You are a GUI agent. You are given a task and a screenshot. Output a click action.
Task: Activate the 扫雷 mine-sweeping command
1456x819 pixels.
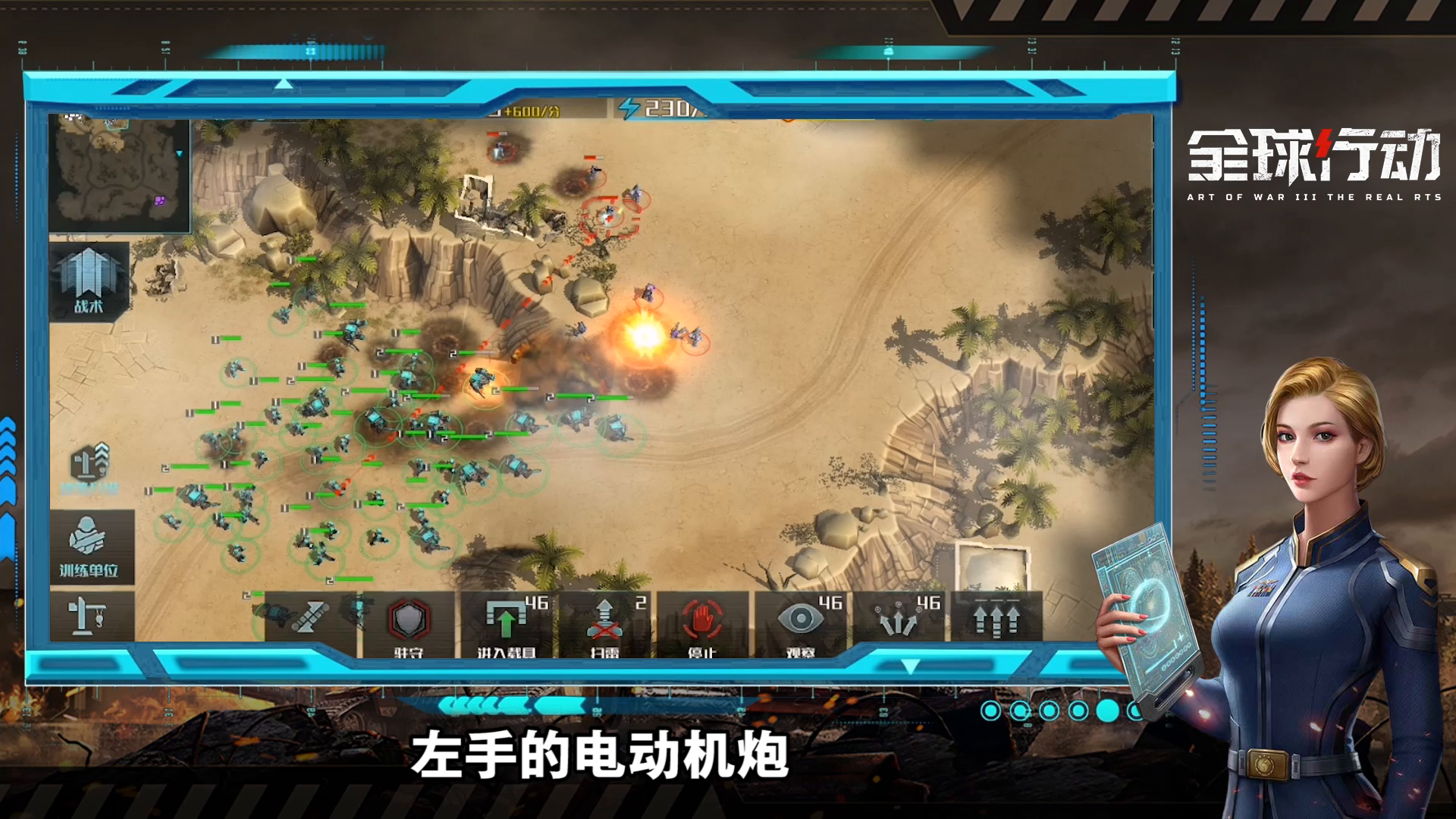(604, 618)
